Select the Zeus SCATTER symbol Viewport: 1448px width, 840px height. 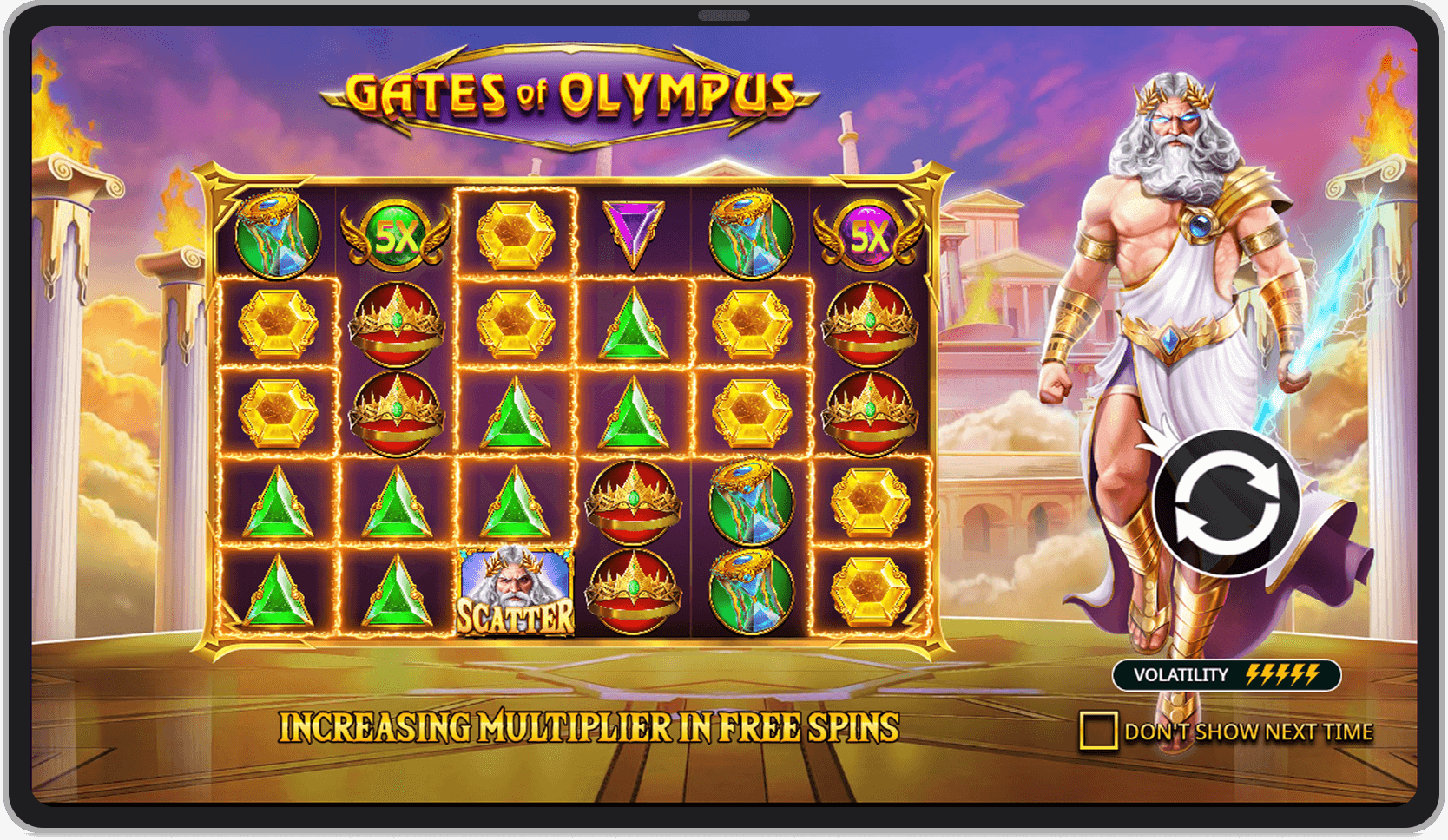[x=514, y=591]
